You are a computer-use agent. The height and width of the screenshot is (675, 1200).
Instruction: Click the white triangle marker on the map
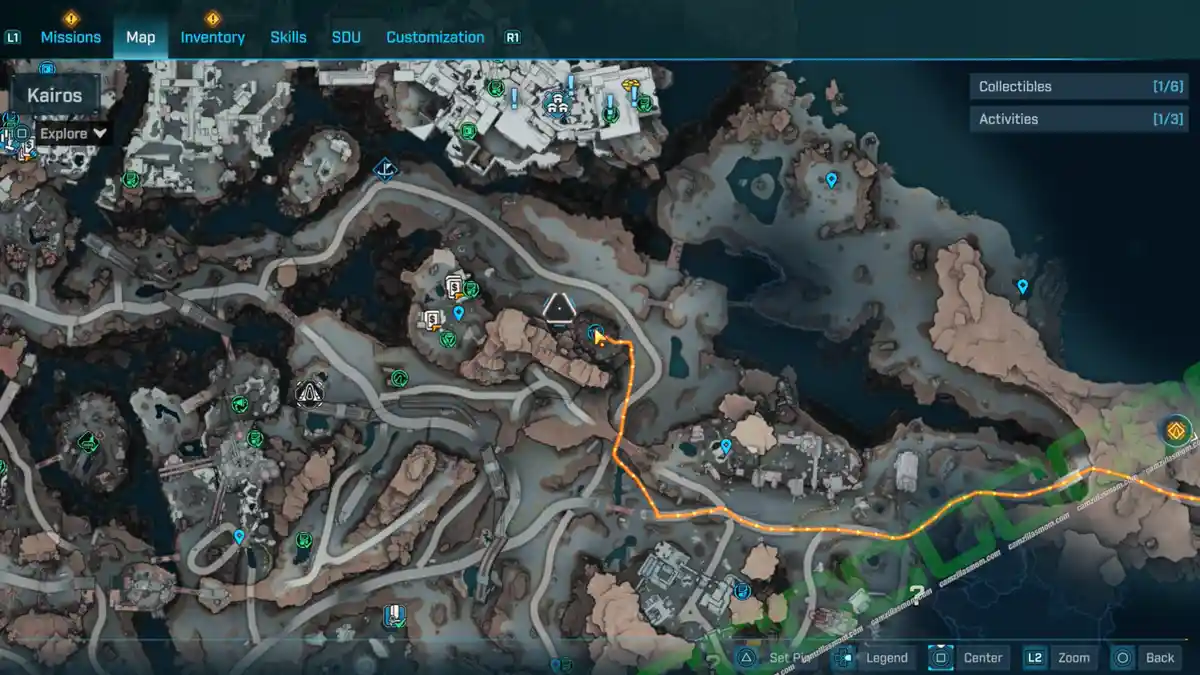[x=557, y=307]
